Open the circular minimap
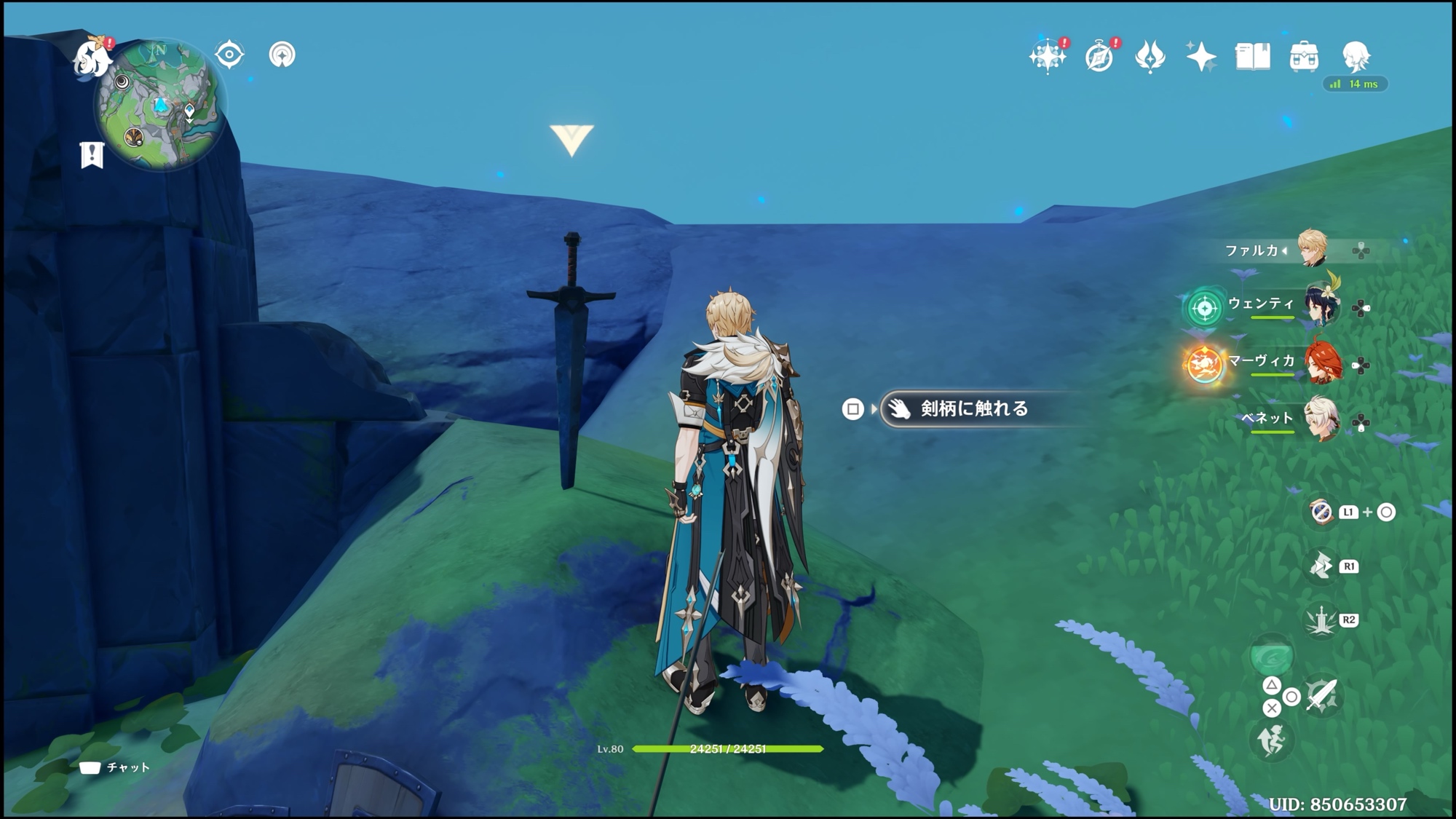 tap(159, 106)
